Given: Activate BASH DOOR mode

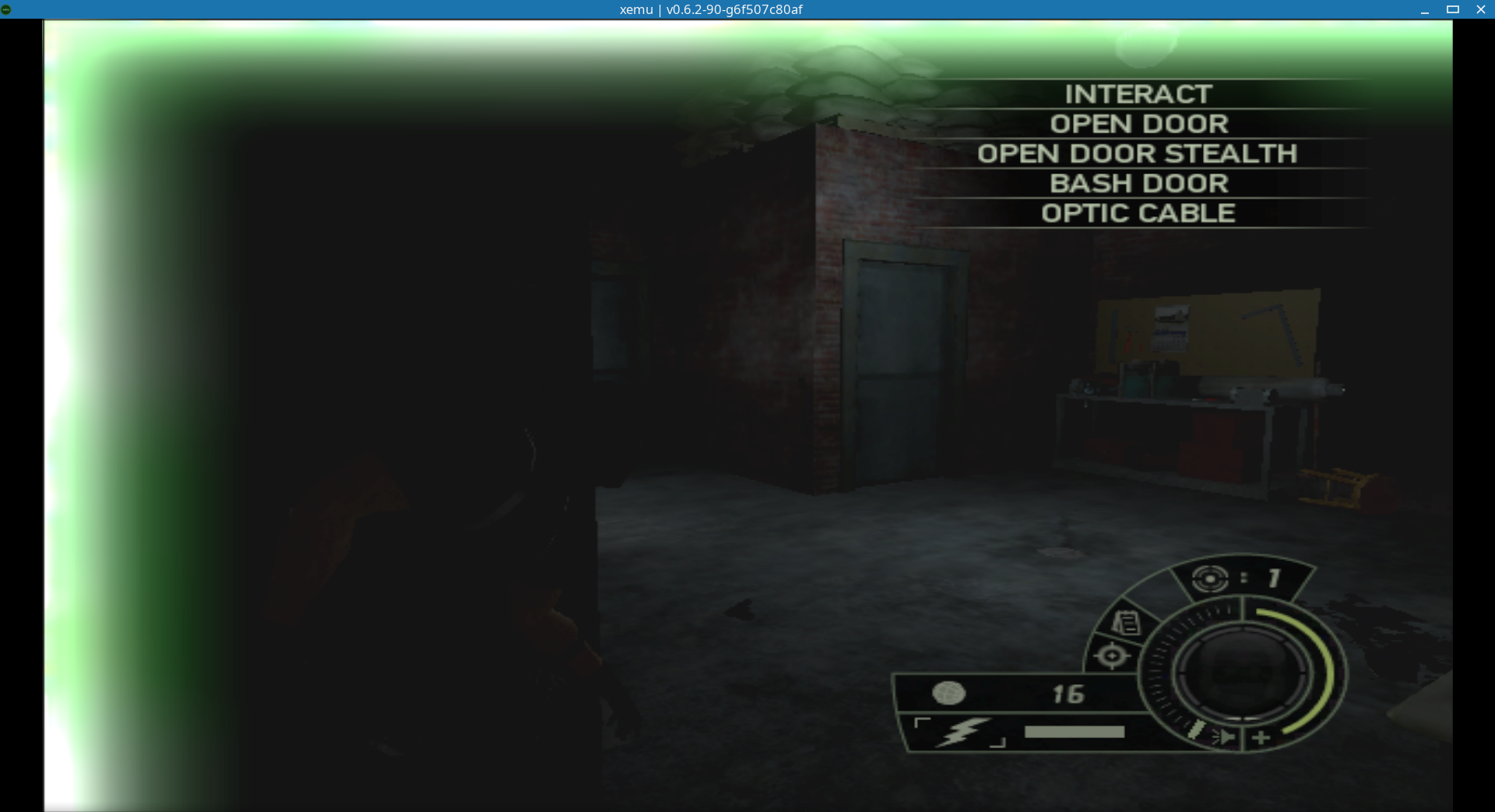Looking at the screenshot, I should (1139, 183).
